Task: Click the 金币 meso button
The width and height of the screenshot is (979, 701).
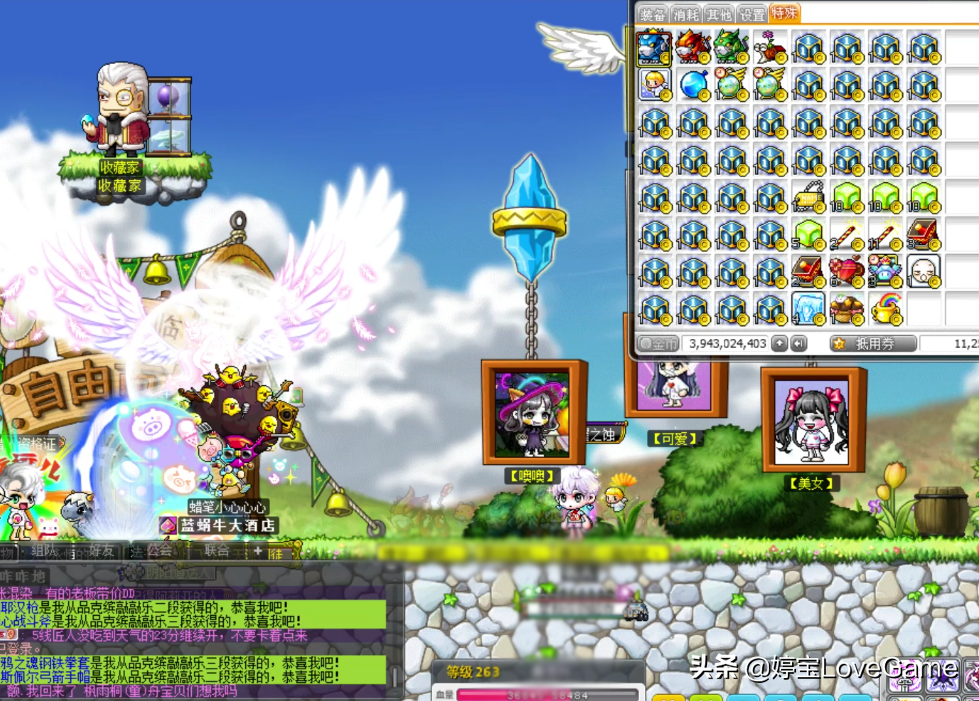Action: click(x=659, y=344)
